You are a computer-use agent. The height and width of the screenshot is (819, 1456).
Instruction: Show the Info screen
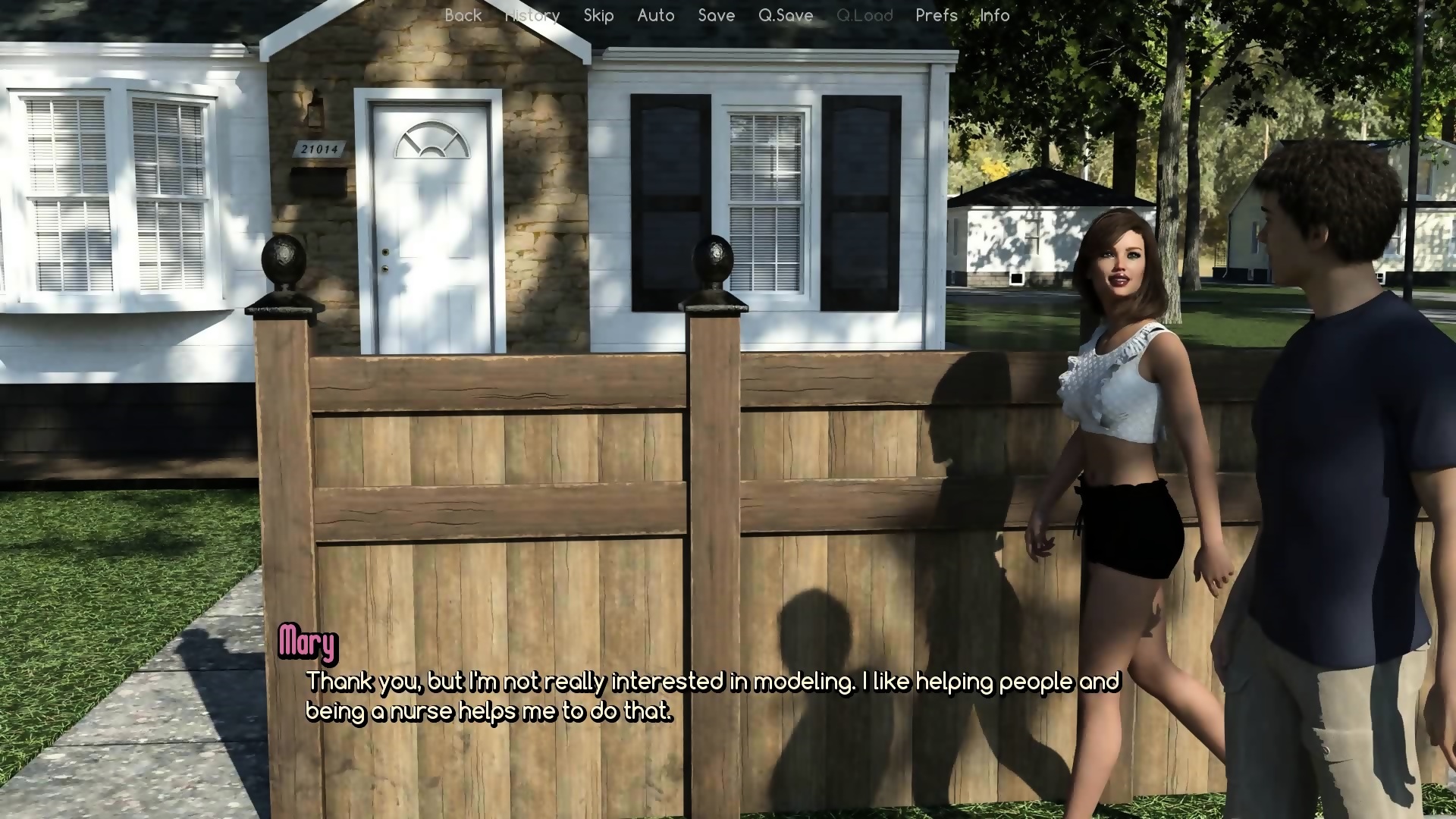994,15
